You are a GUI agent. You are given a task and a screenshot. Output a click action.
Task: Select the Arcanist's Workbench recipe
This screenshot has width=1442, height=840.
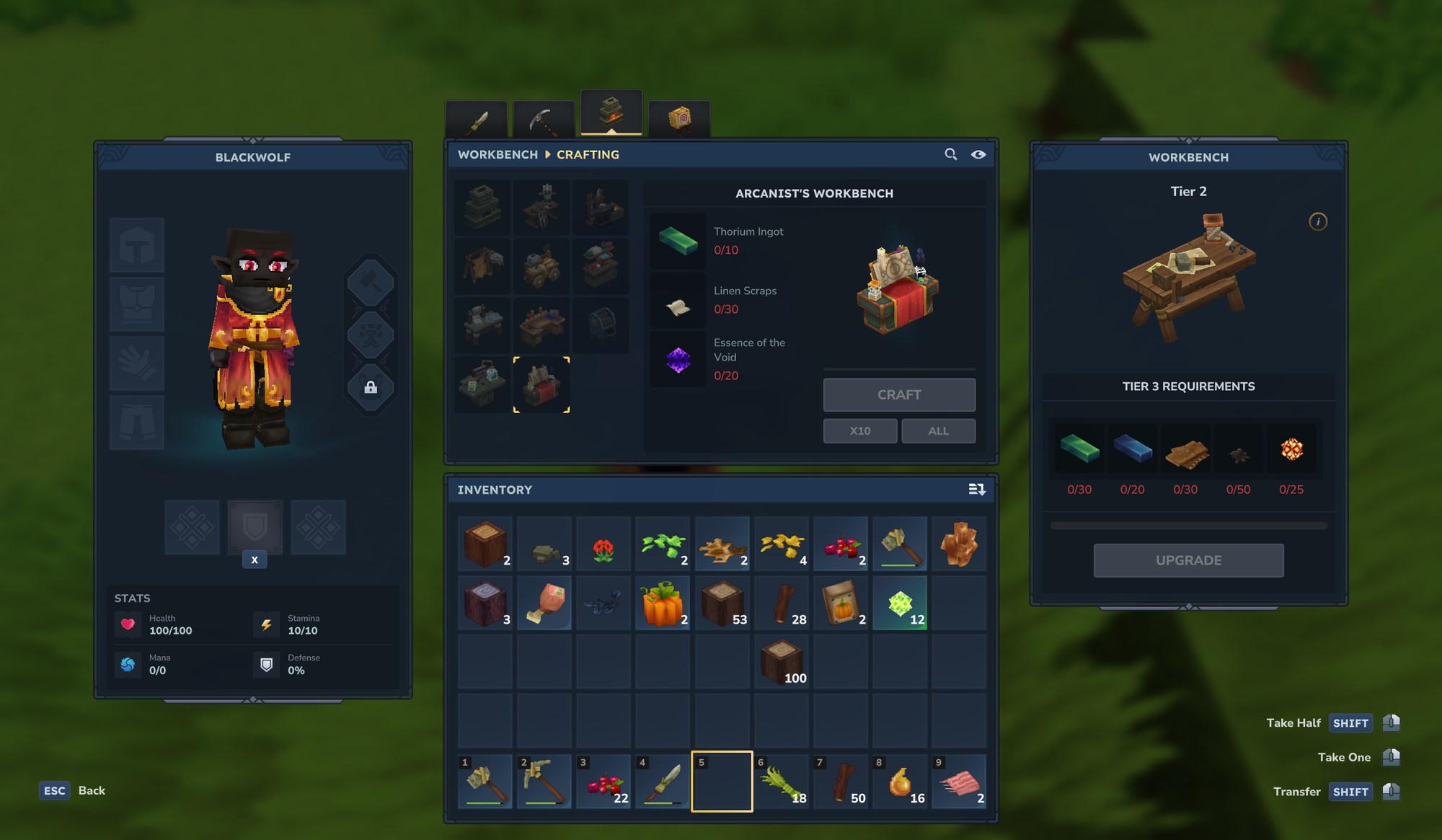tap(541, 384)
